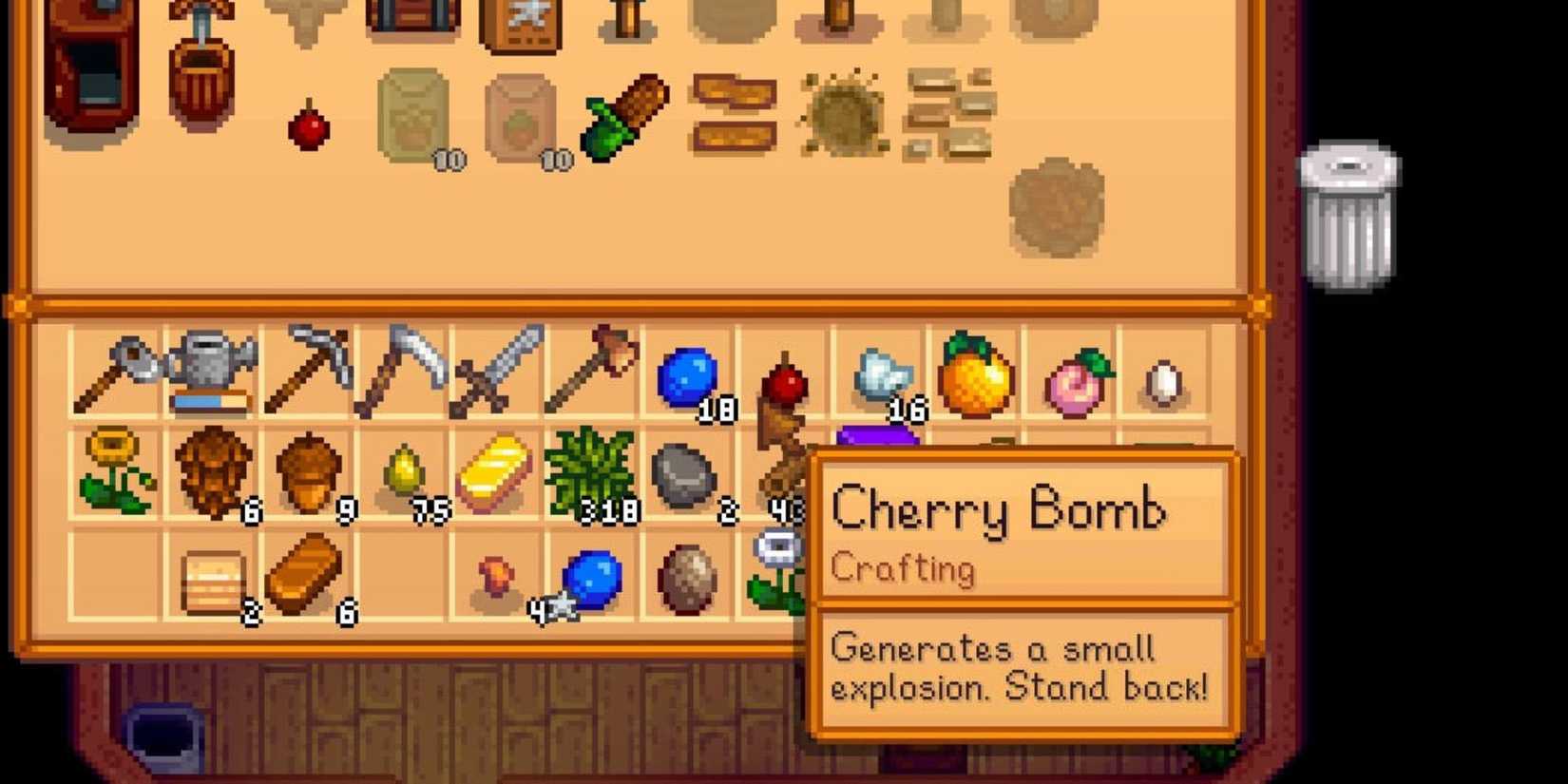Pick up the fiber stack of 318
The image size is (1568, 784).
pos(594,470)
